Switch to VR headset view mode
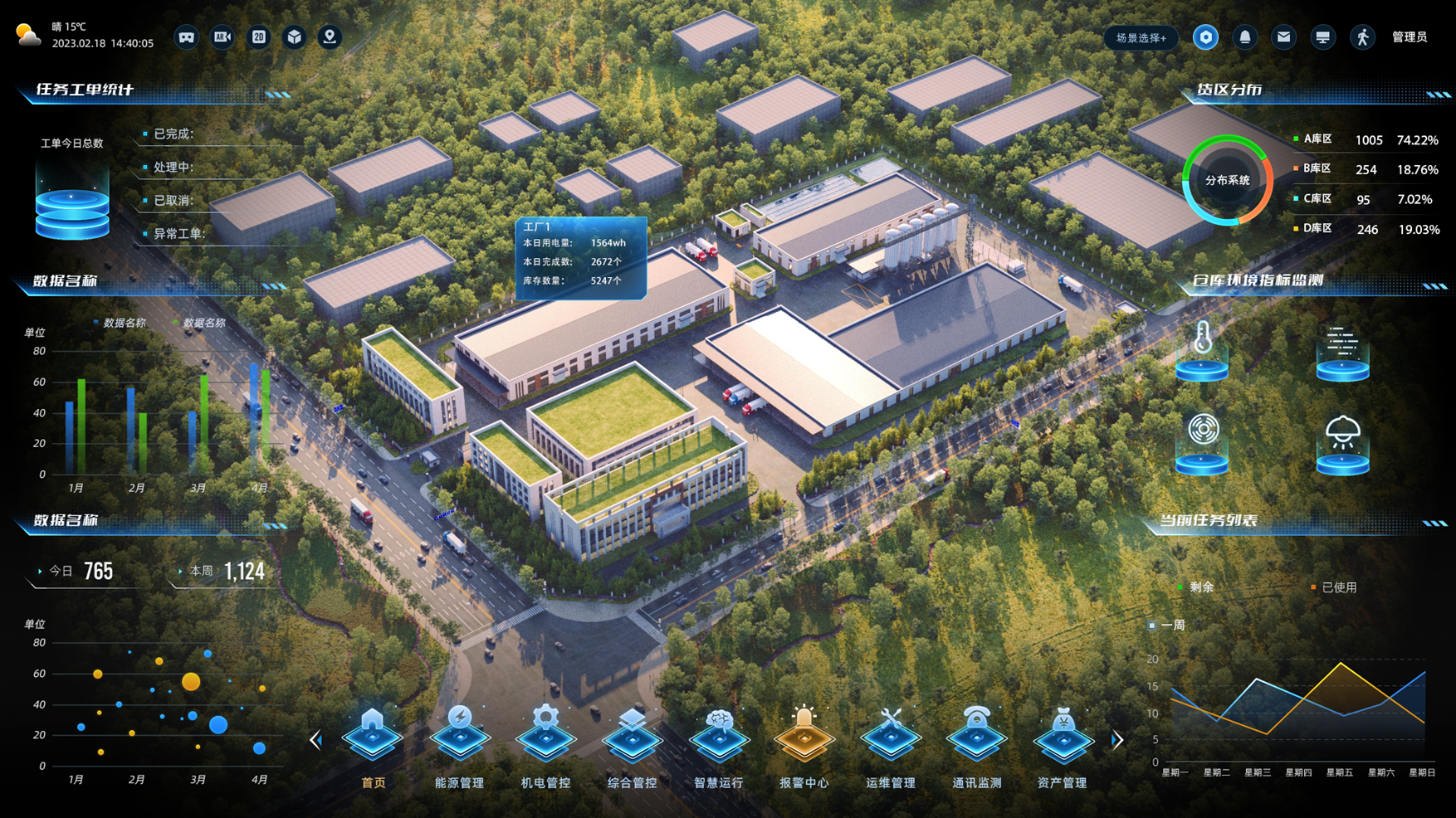This screenshot has width=1456, height=818. coord(187,37)
